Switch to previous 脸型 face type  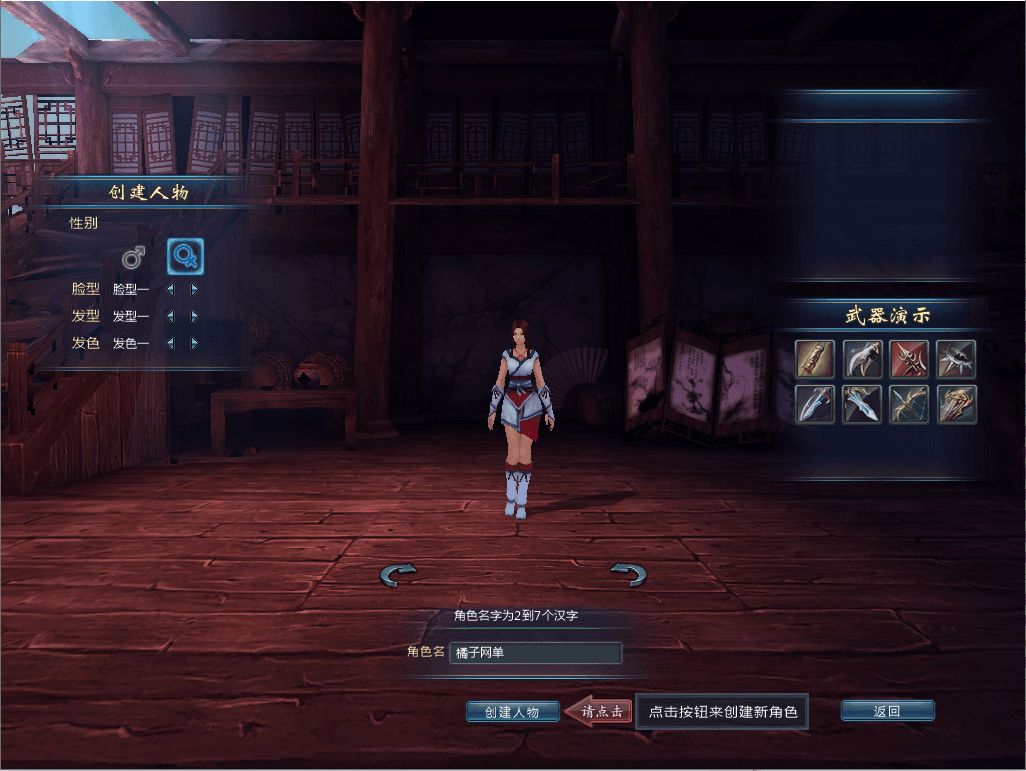[x=170, y=290]
